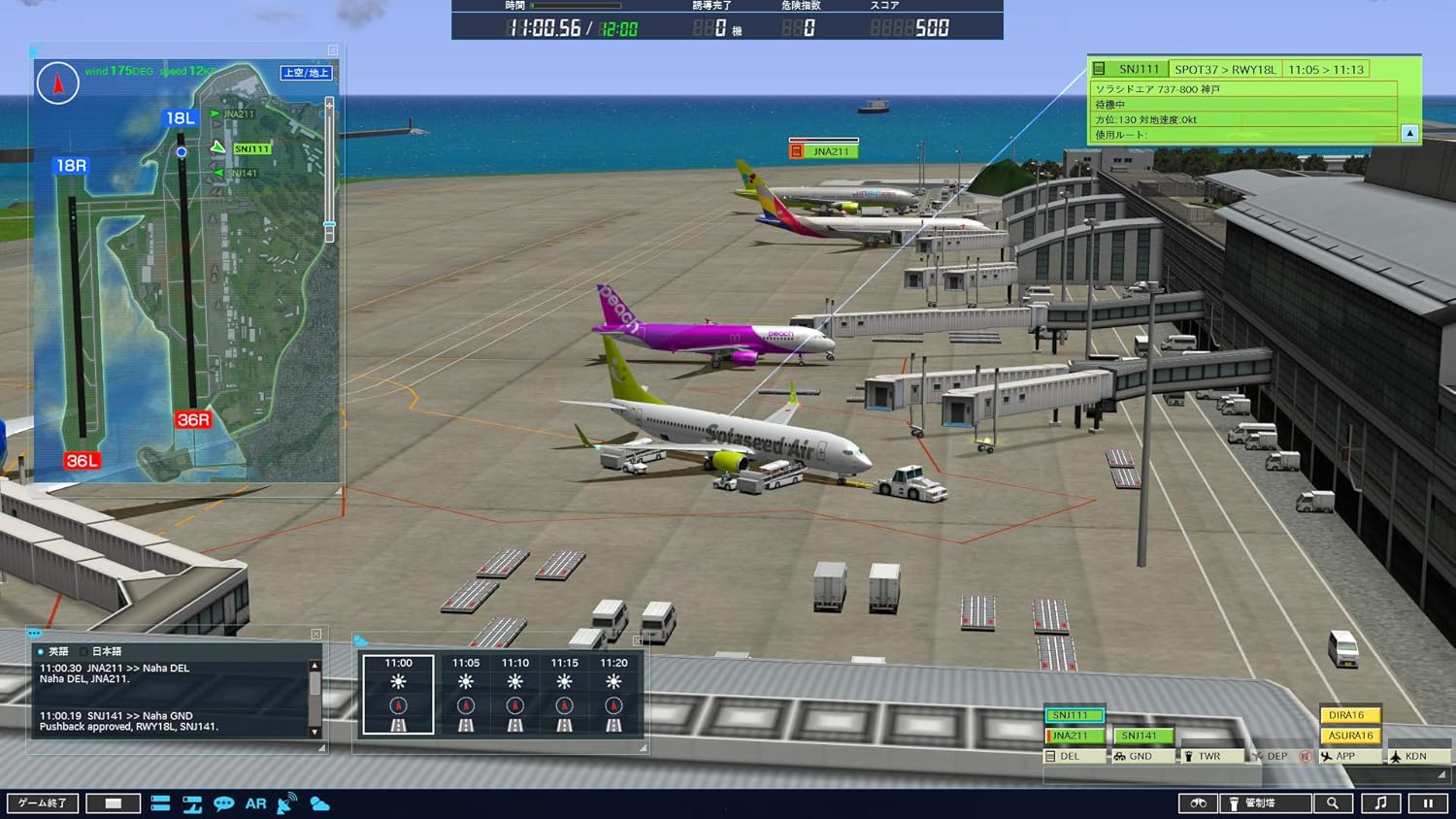Click the 管制塔 control tower button

tap(1265, 803)
